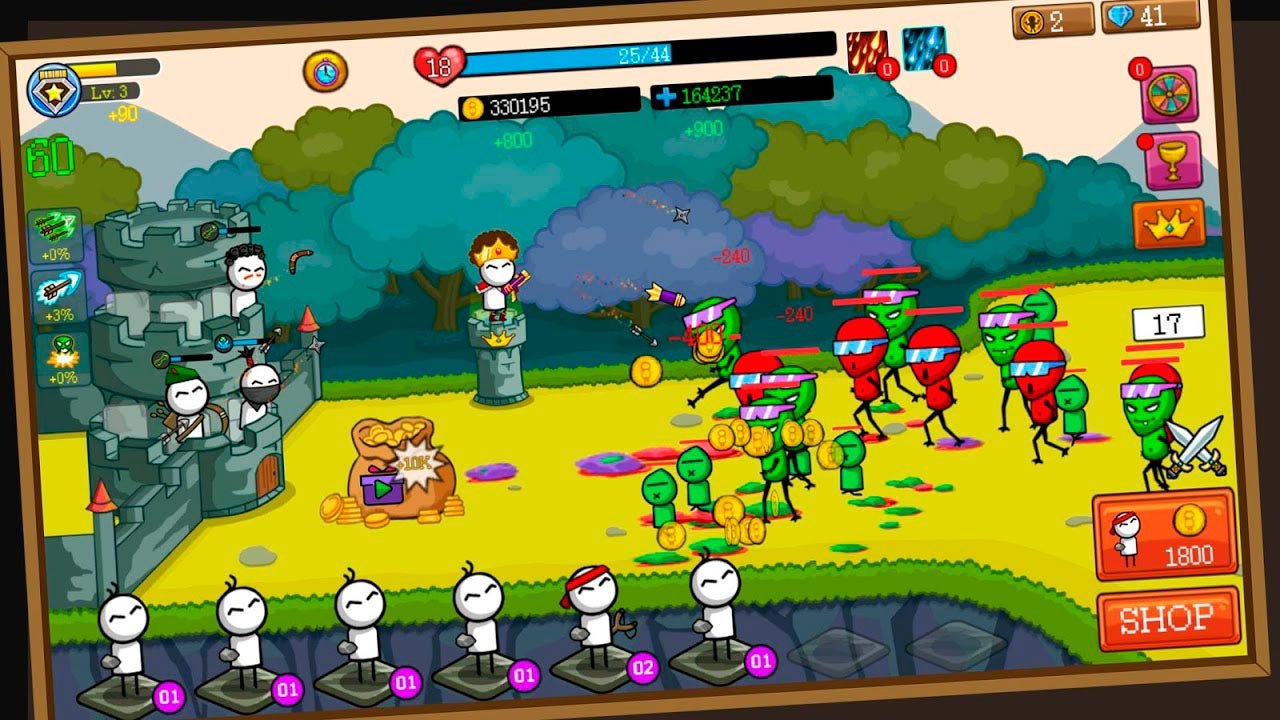Open the blue gem currency counter
This screenshot has height=720, width=1280.
point(1149,16)
